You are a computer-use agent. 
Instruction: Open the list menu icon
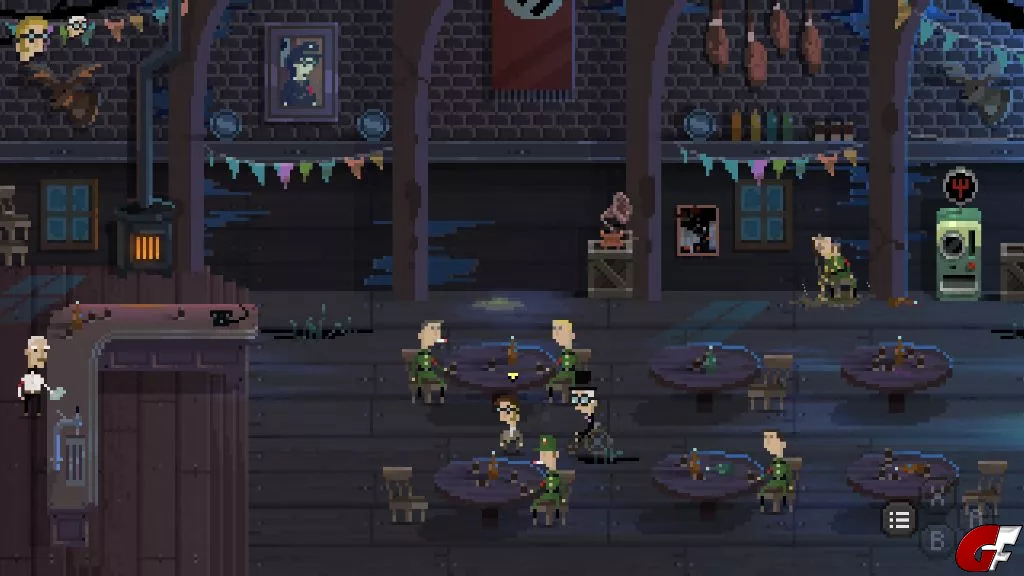coord(899,519)
